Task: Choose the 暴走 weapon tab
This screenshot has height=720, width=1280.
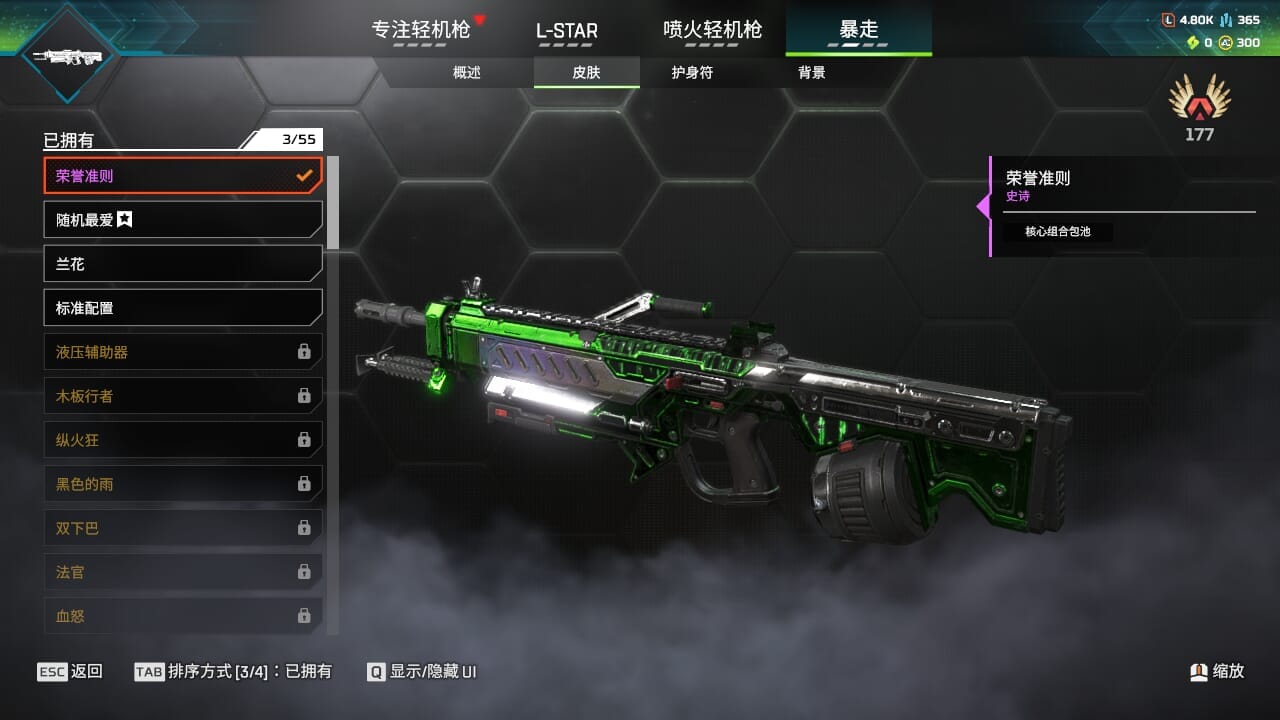Action: pos(858,30)
